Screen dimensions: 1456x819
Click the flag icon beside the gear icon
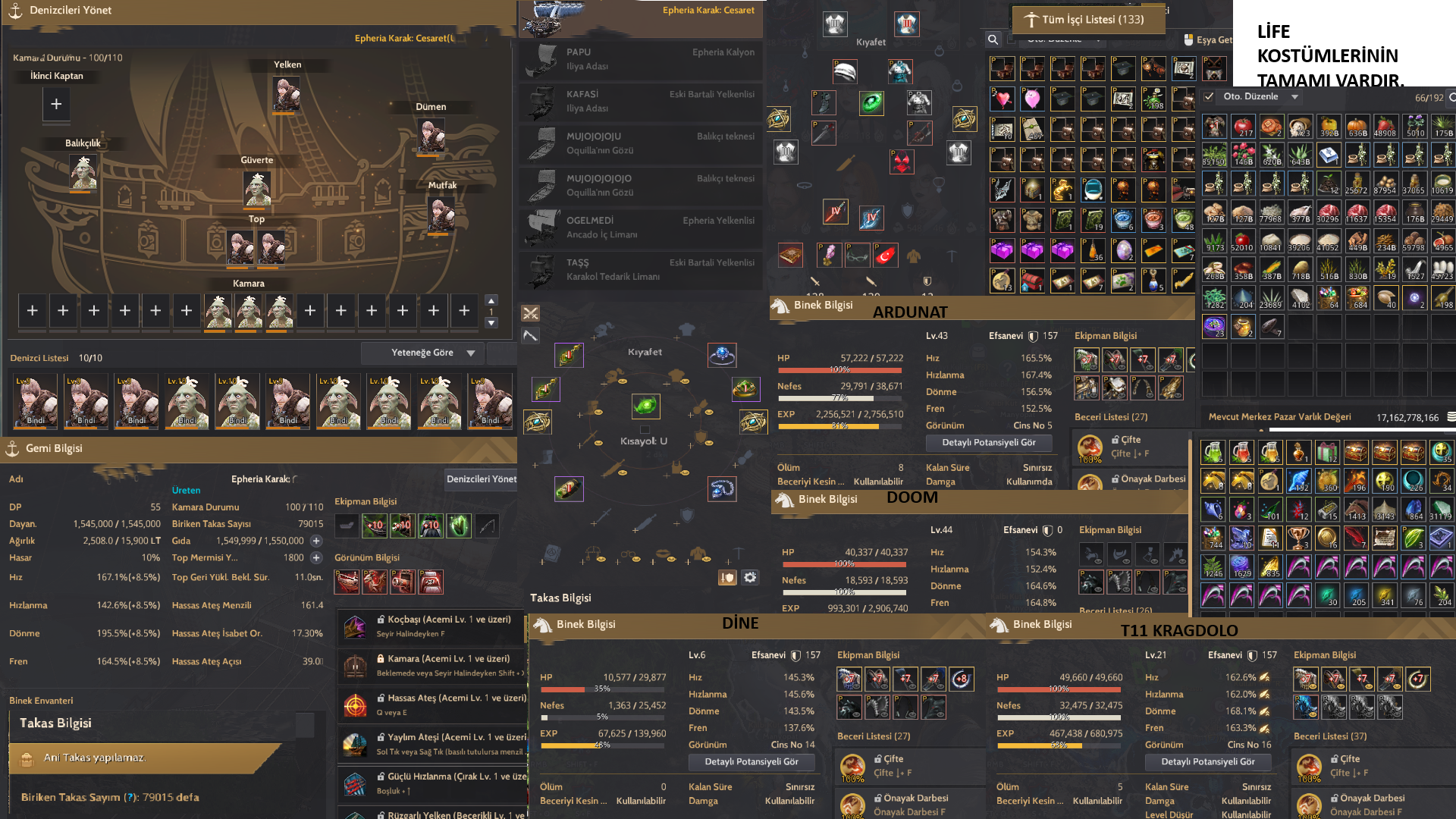pyautogui.click(x=726, y=577)
